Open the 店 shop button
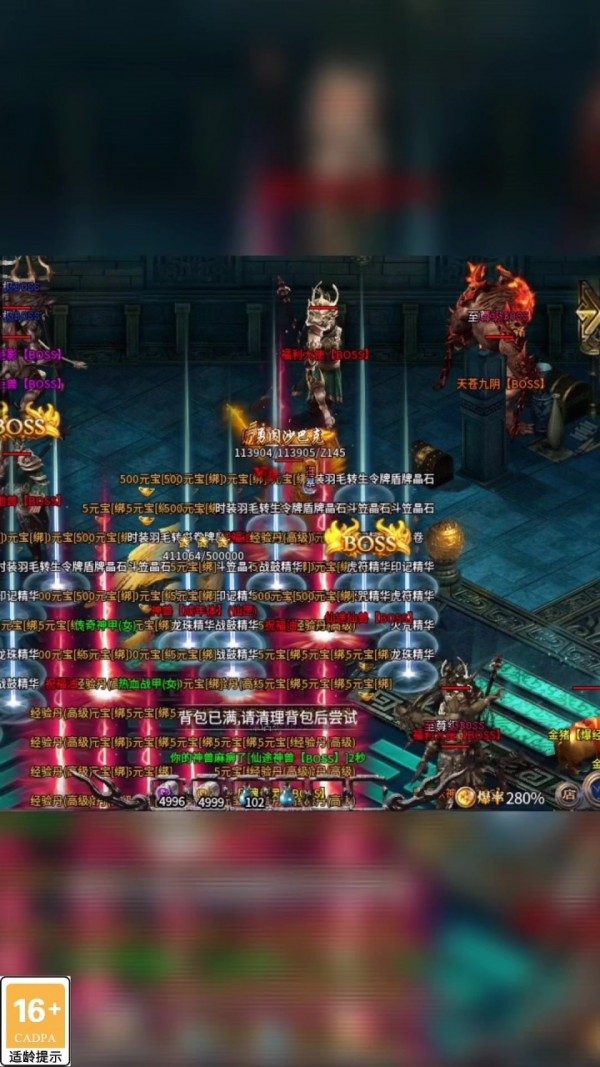600x1067 pixels. tap(568, 796)
